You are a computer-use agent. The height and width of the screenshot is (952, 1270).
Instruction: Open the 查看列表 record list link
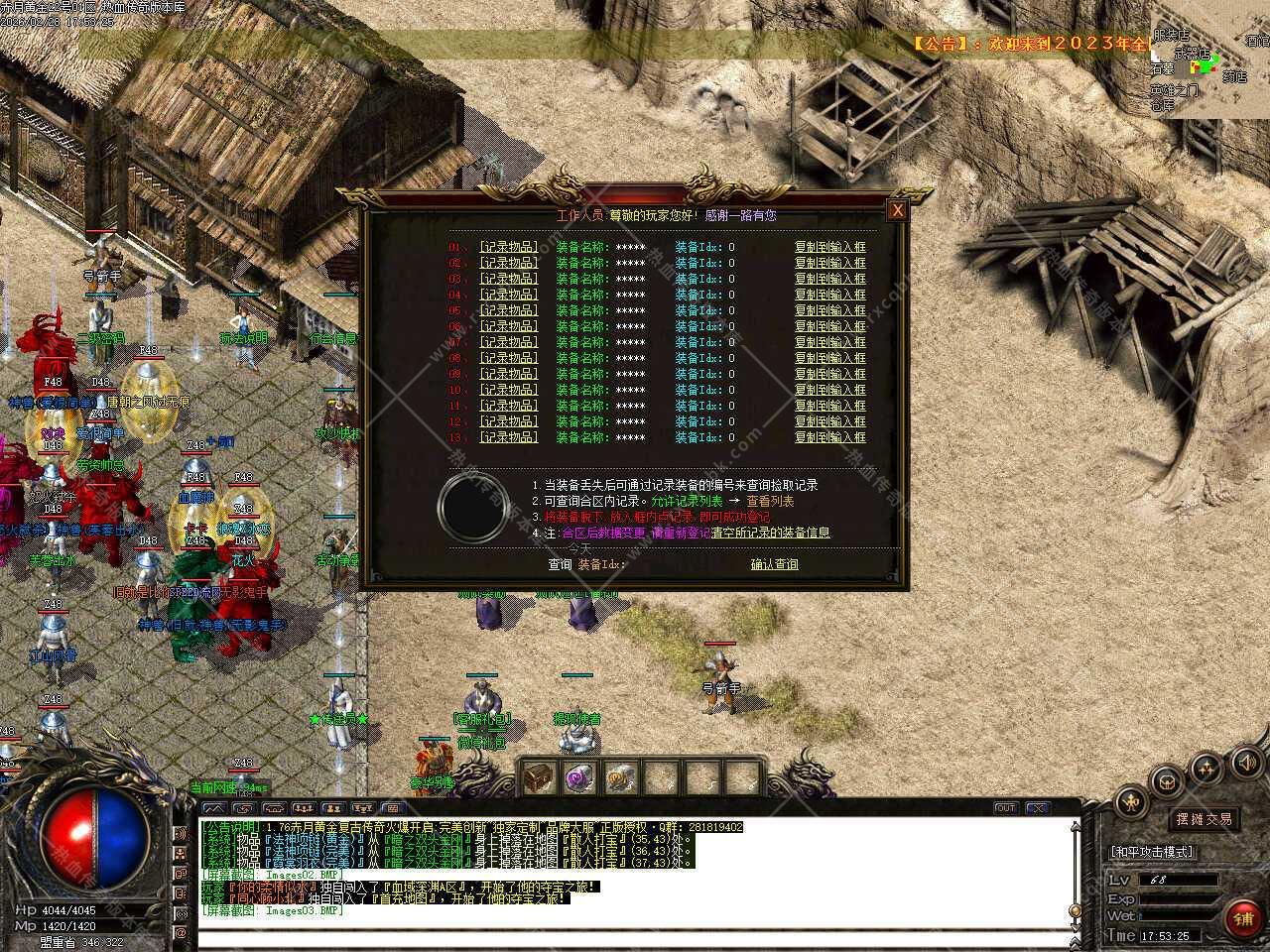coord(770,501)
